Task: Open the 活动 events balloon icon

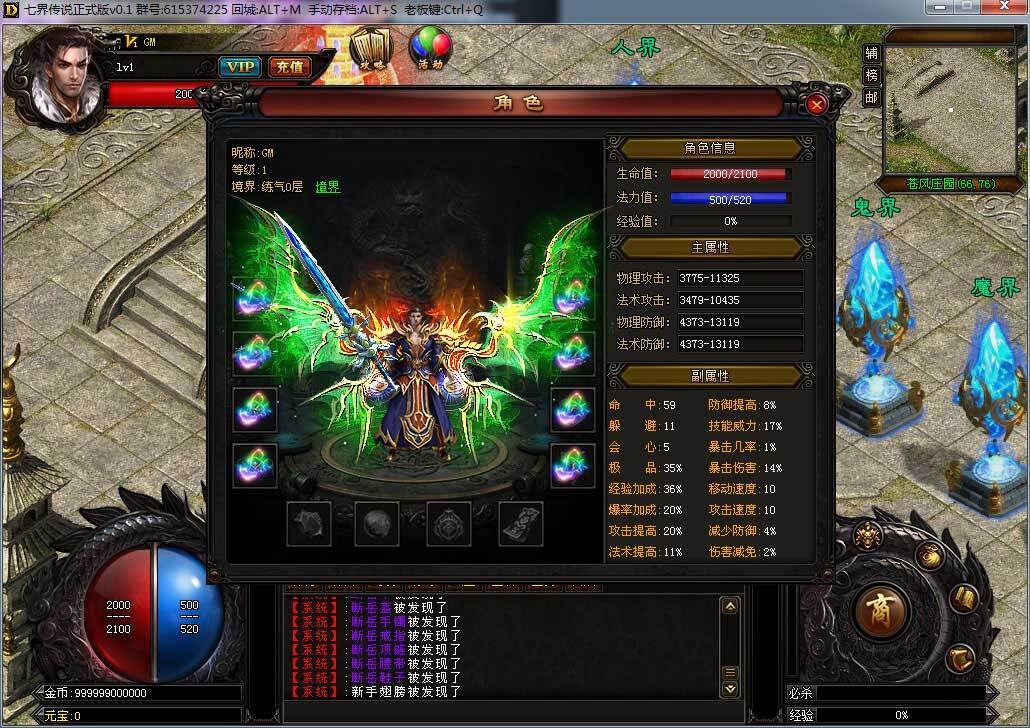Action: [x=430, y=47]
